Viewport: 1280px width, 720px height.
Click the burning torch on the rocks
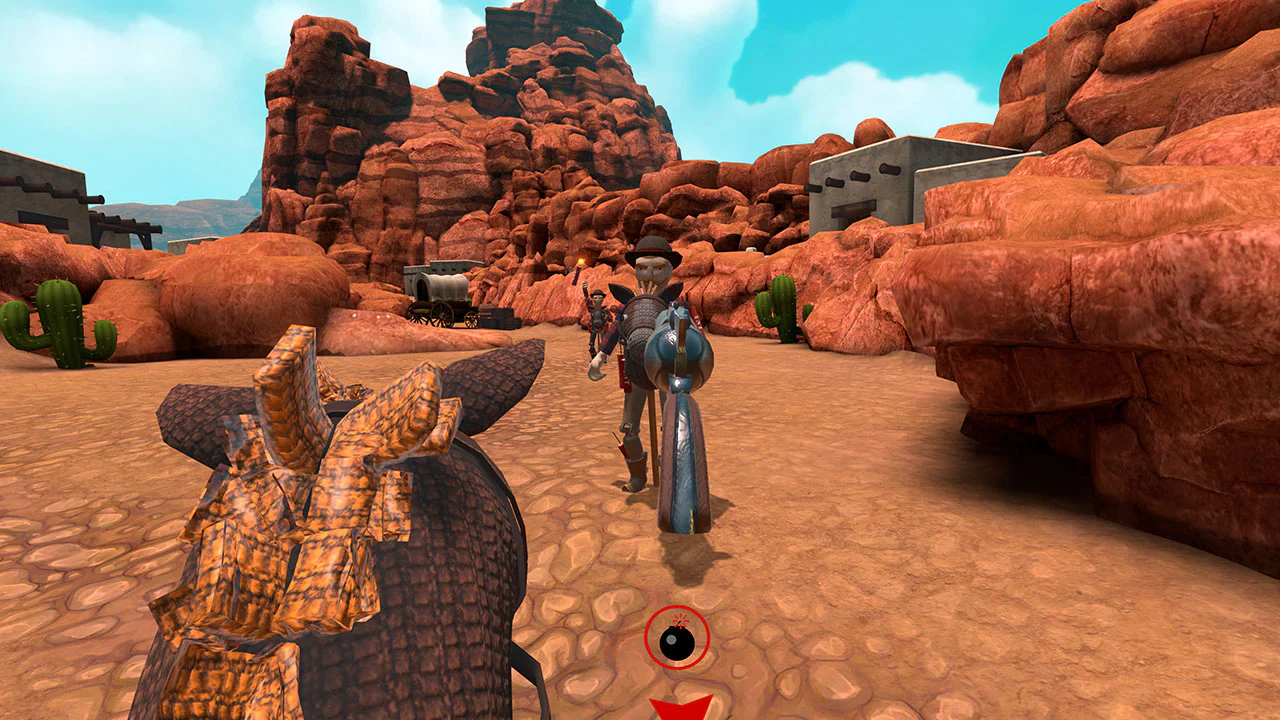(x=582, y=263)
